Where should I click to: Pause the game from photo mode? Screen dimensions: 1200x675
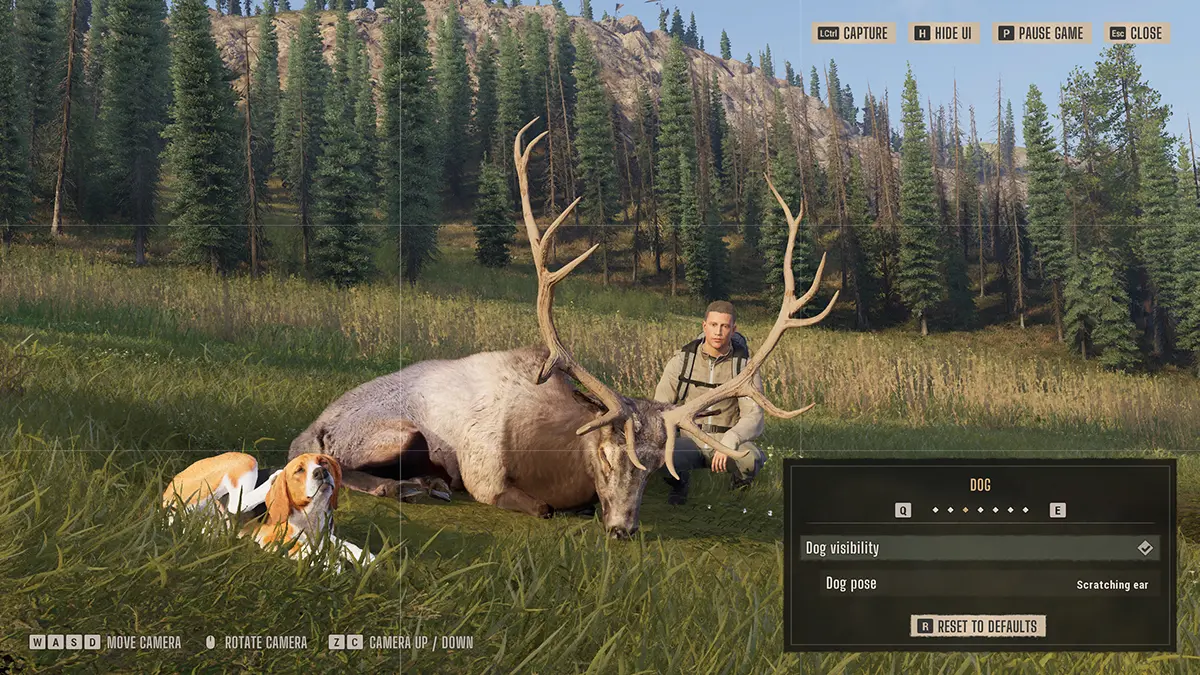(x=1041, y=33)
